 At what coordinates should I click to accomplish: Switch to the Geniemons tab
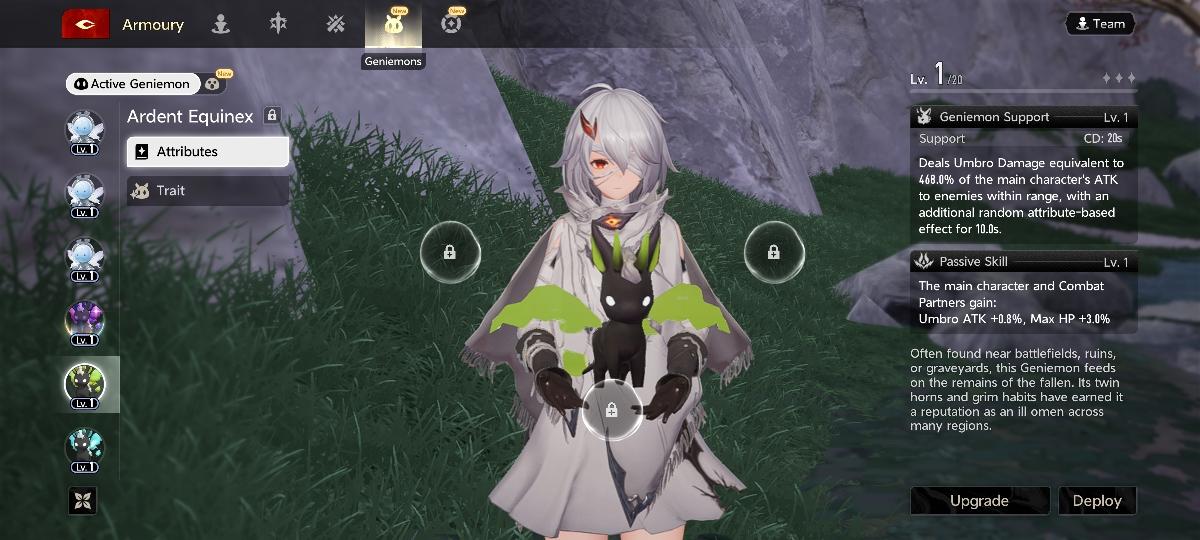pyautogui.click(x=394, y=25)
